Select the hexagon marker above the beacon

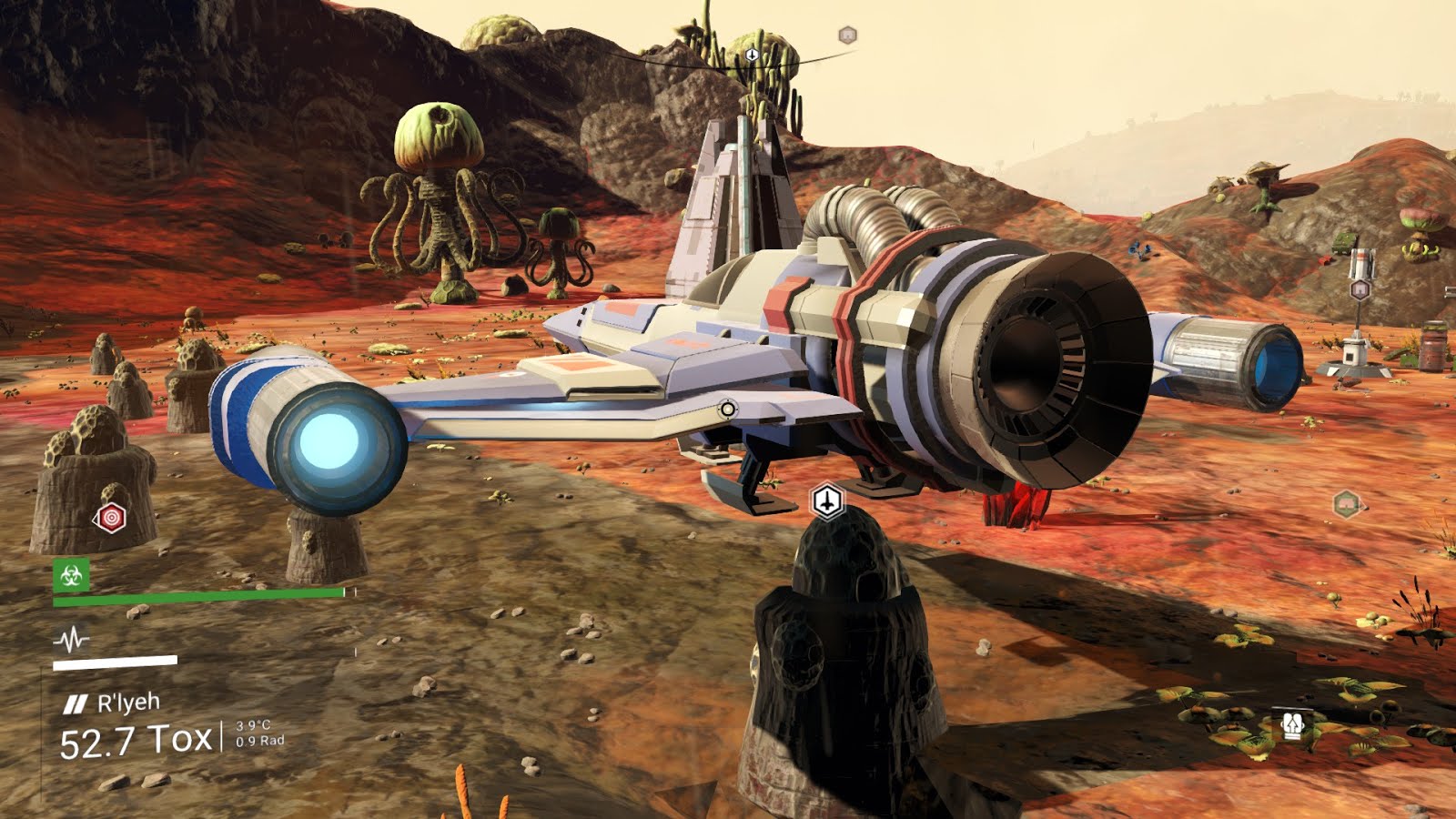pos(1360,290)
